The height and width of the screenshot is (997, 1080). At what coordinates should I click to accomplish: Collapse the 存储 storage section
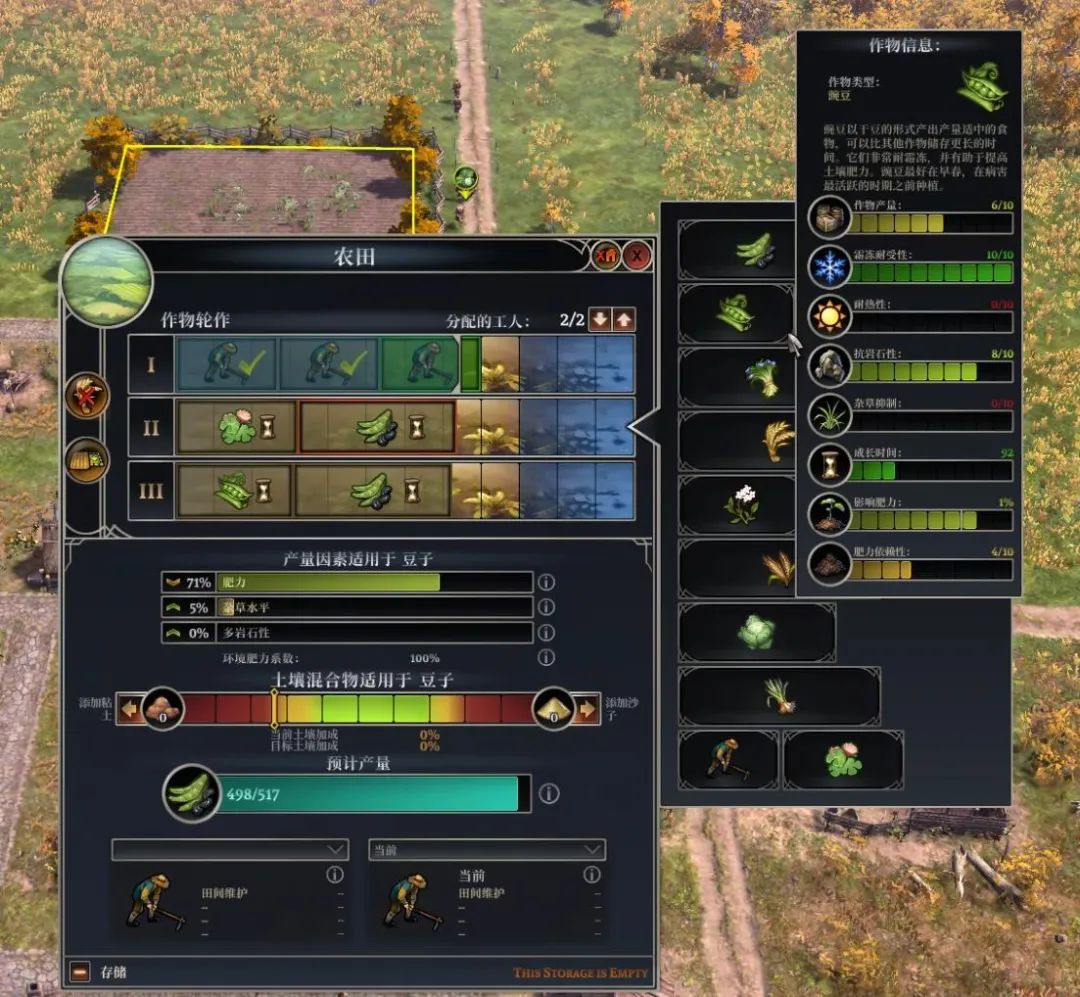click(x=80, y=971)
